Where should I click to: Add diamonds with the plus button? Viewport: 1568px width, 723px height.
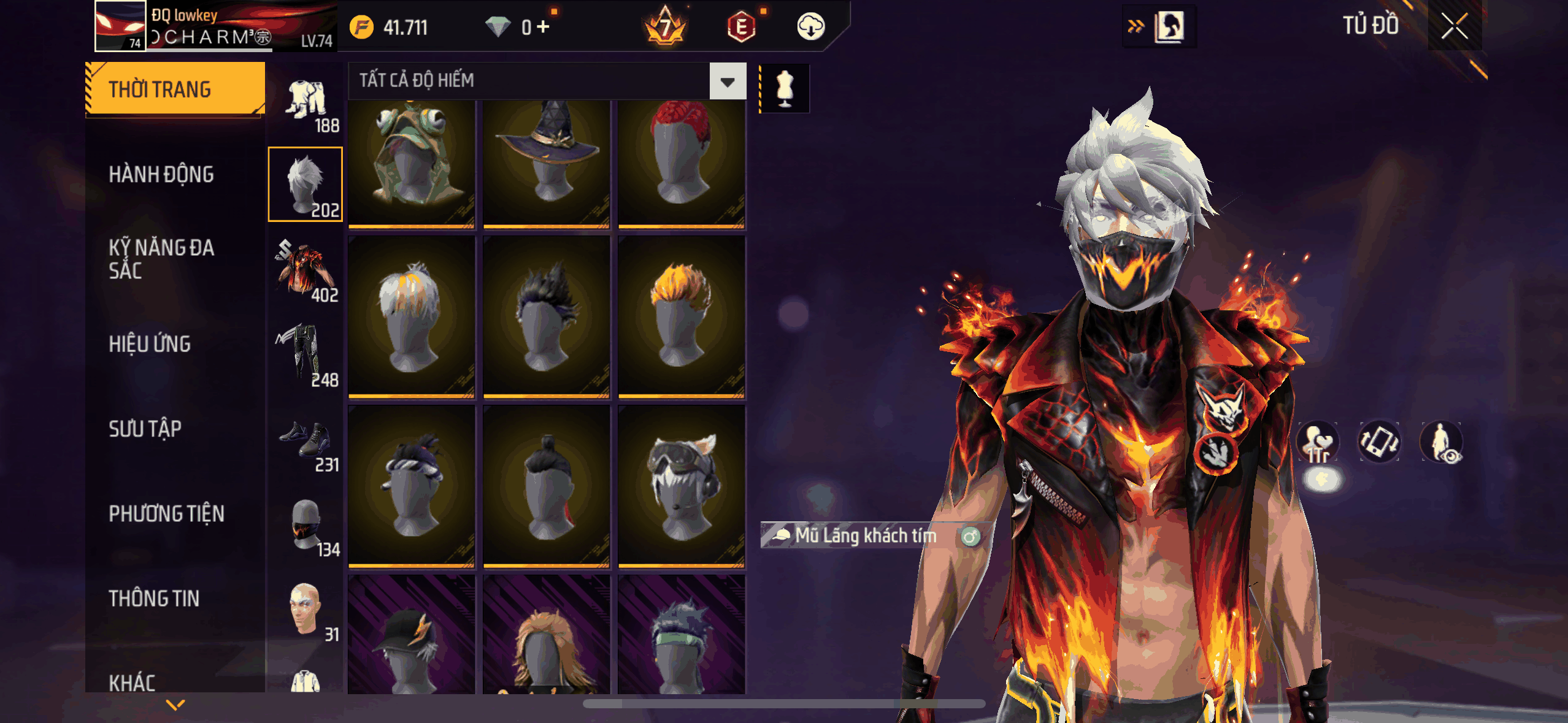click(543, 27)
